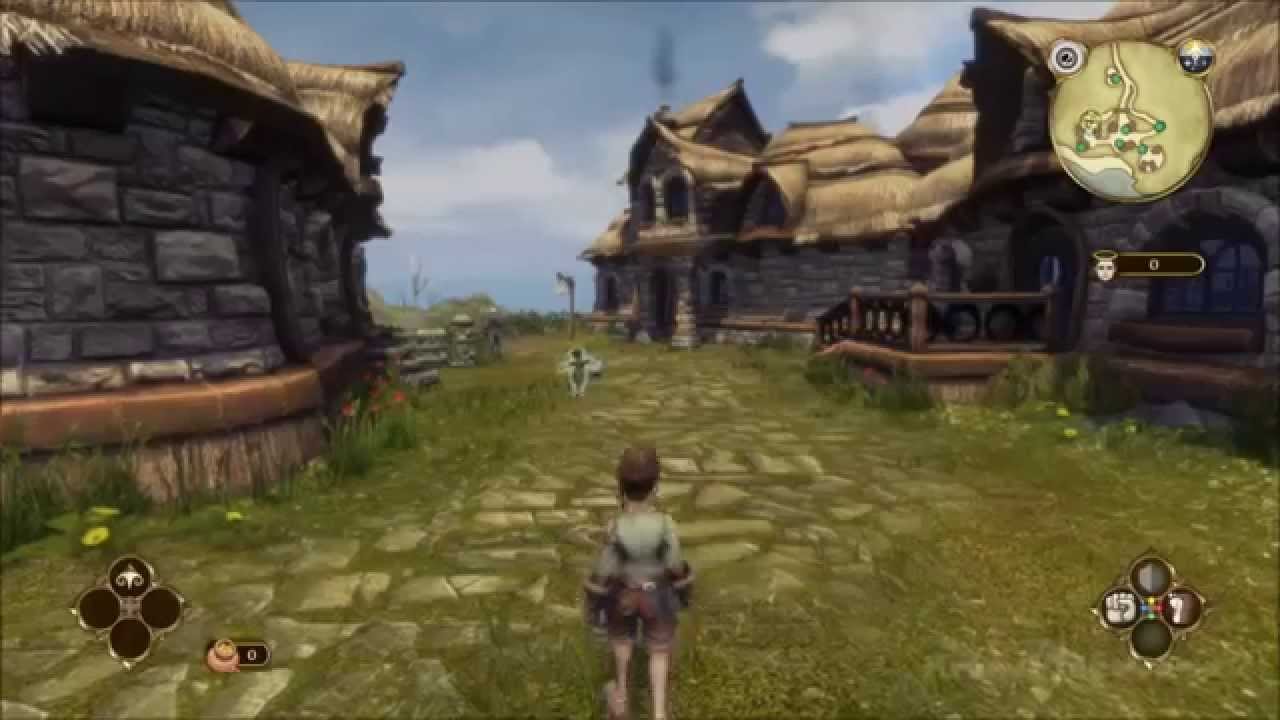The width and height of the screenshot is (1280, 720).
Task: Click the haloed face morality icon
Action: [1105, 266]
